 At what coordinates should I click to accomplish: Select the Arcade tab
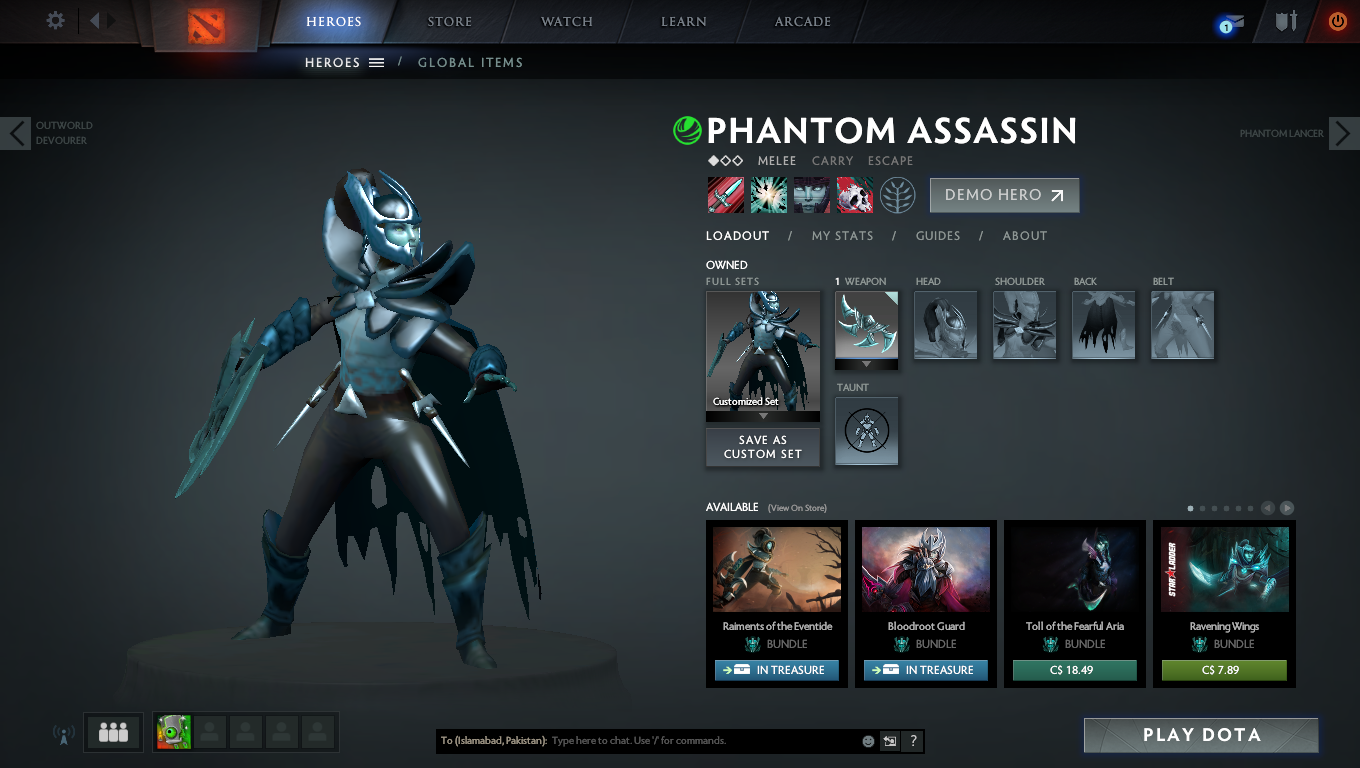click(802, 22)
